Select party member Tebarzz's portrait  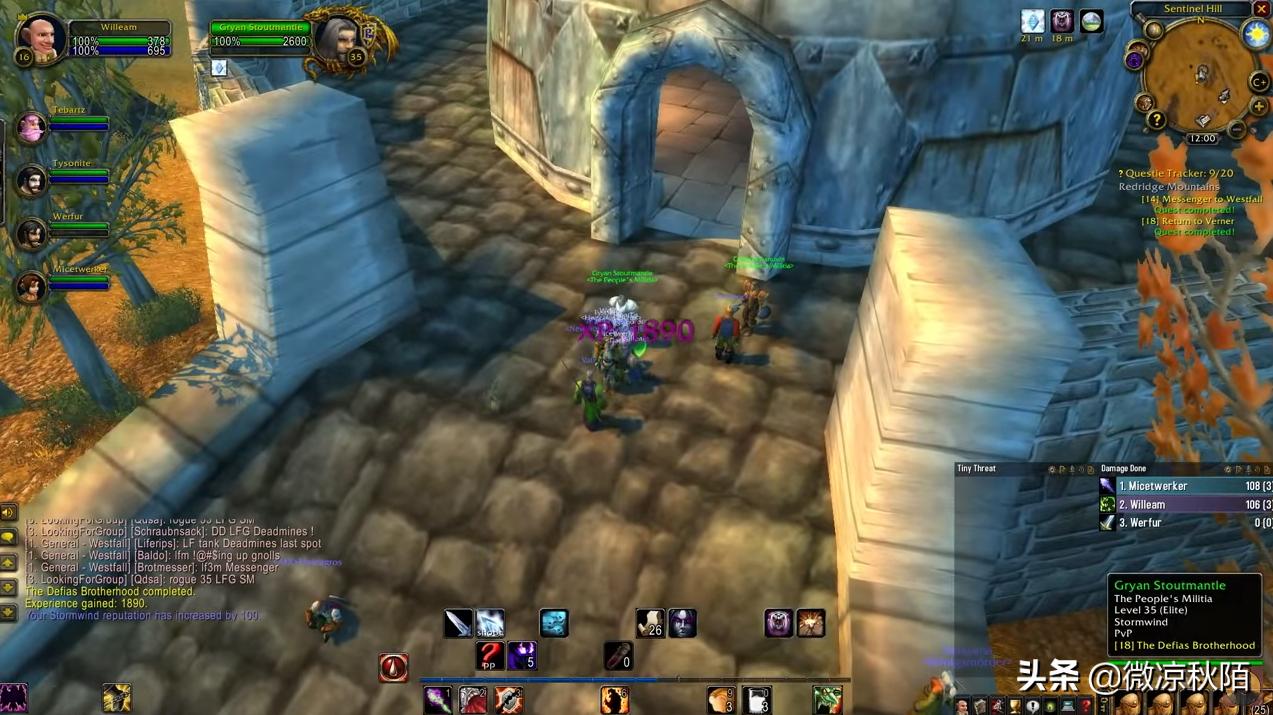click(x=31, y=127)
